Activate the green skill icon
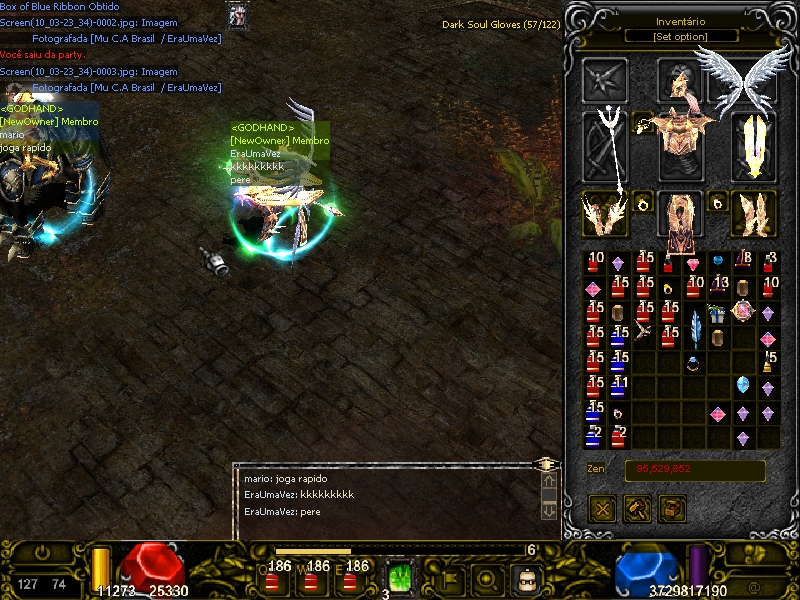800x600 pixels. pos(400,578)
